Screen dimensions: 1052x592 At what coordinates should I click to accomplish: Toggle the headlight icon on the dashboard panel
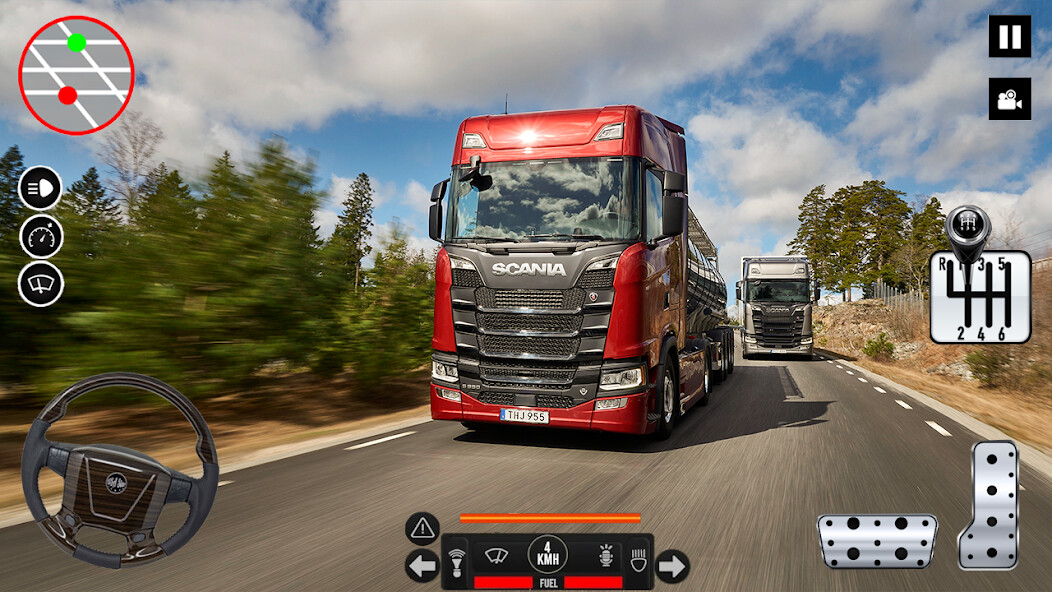[639, 557]
